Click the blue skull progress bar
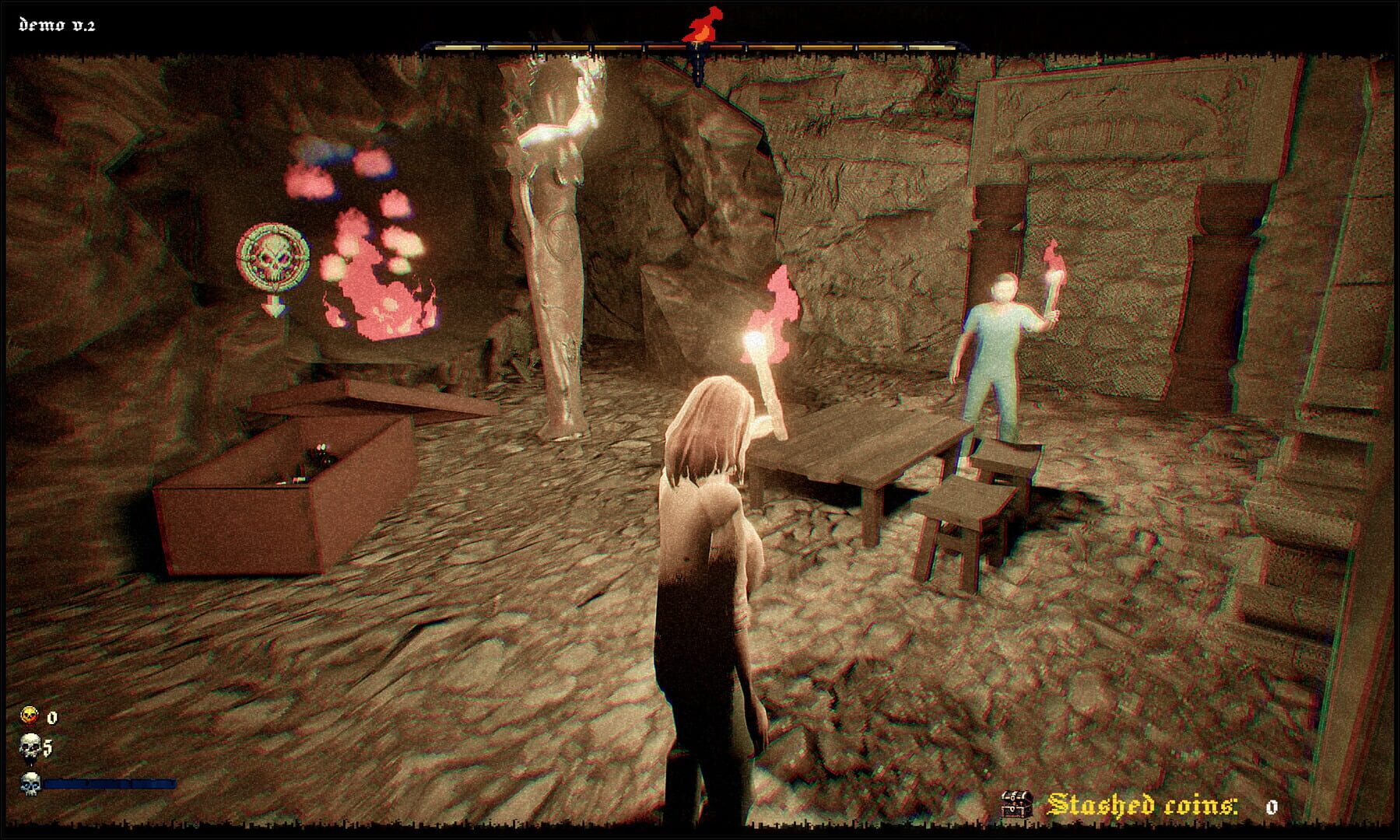The width and height of the screenshot is (1400, 840). pos(109,785)
